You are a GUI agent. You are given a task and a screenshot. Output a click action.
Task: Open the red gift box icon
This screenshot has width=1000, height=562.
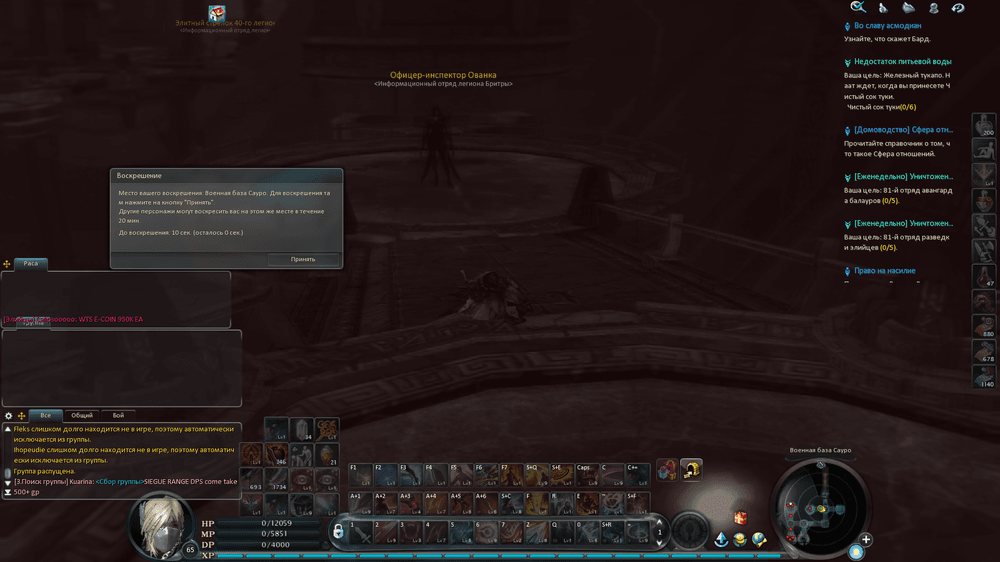(740, 518)
